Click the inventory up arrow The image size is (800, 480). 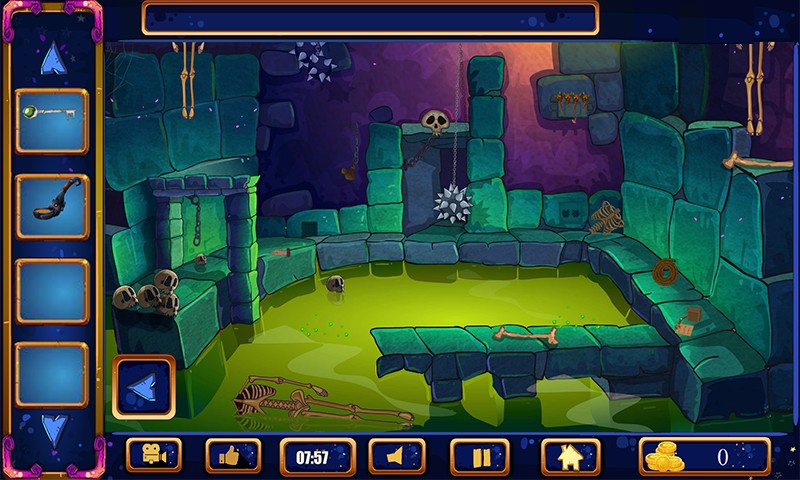(52, 60)
